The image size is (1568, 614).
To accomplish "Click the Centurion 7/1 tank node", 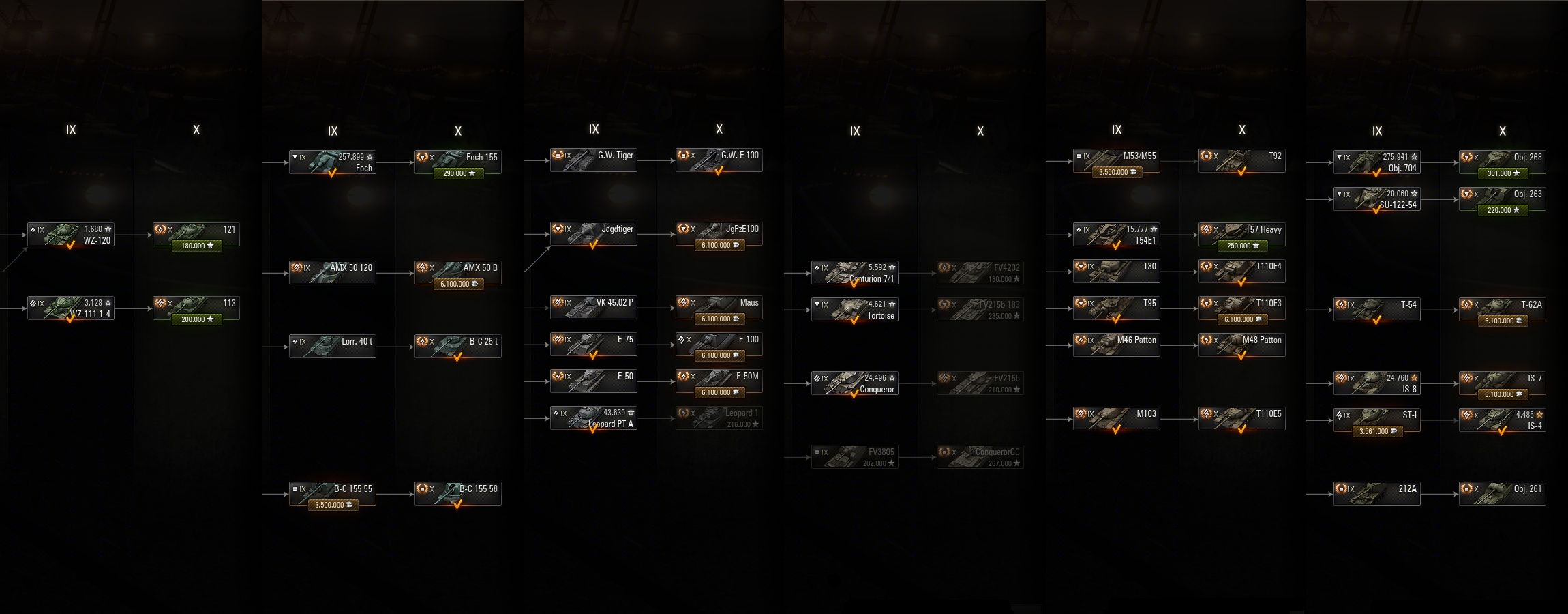I will [x=855, y=273].
